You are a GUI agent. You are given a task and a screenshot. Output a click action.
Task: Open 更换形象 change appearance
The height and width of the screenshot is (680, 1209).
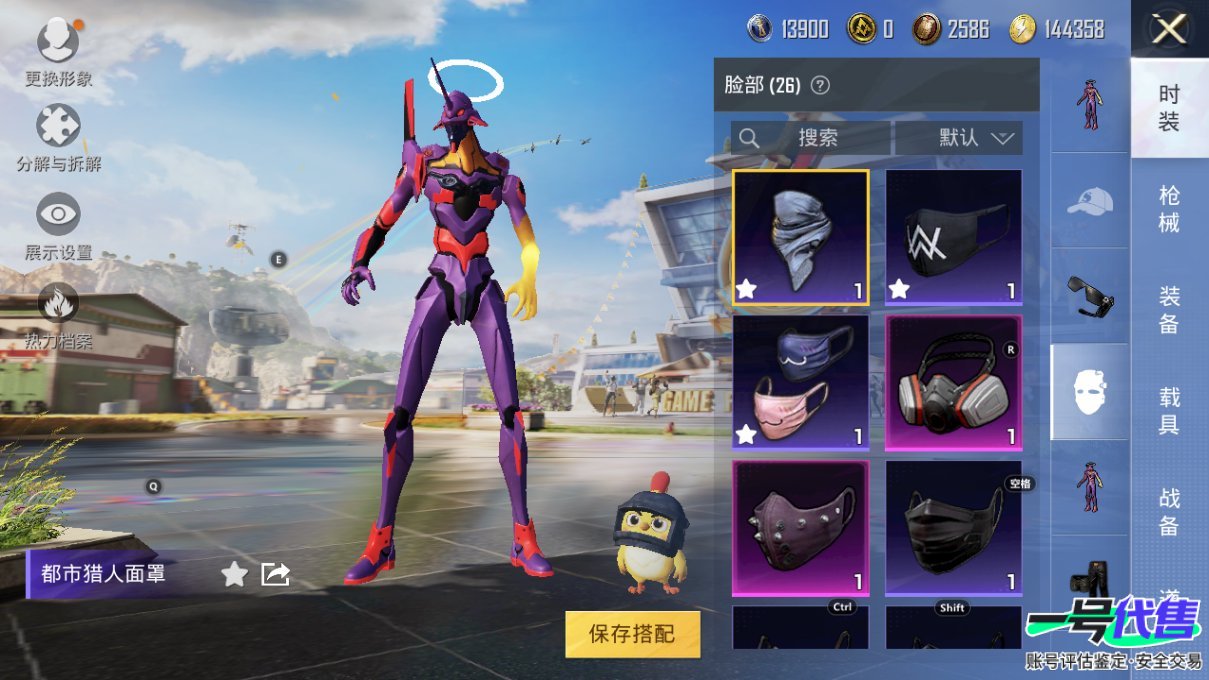pos(58,42)
